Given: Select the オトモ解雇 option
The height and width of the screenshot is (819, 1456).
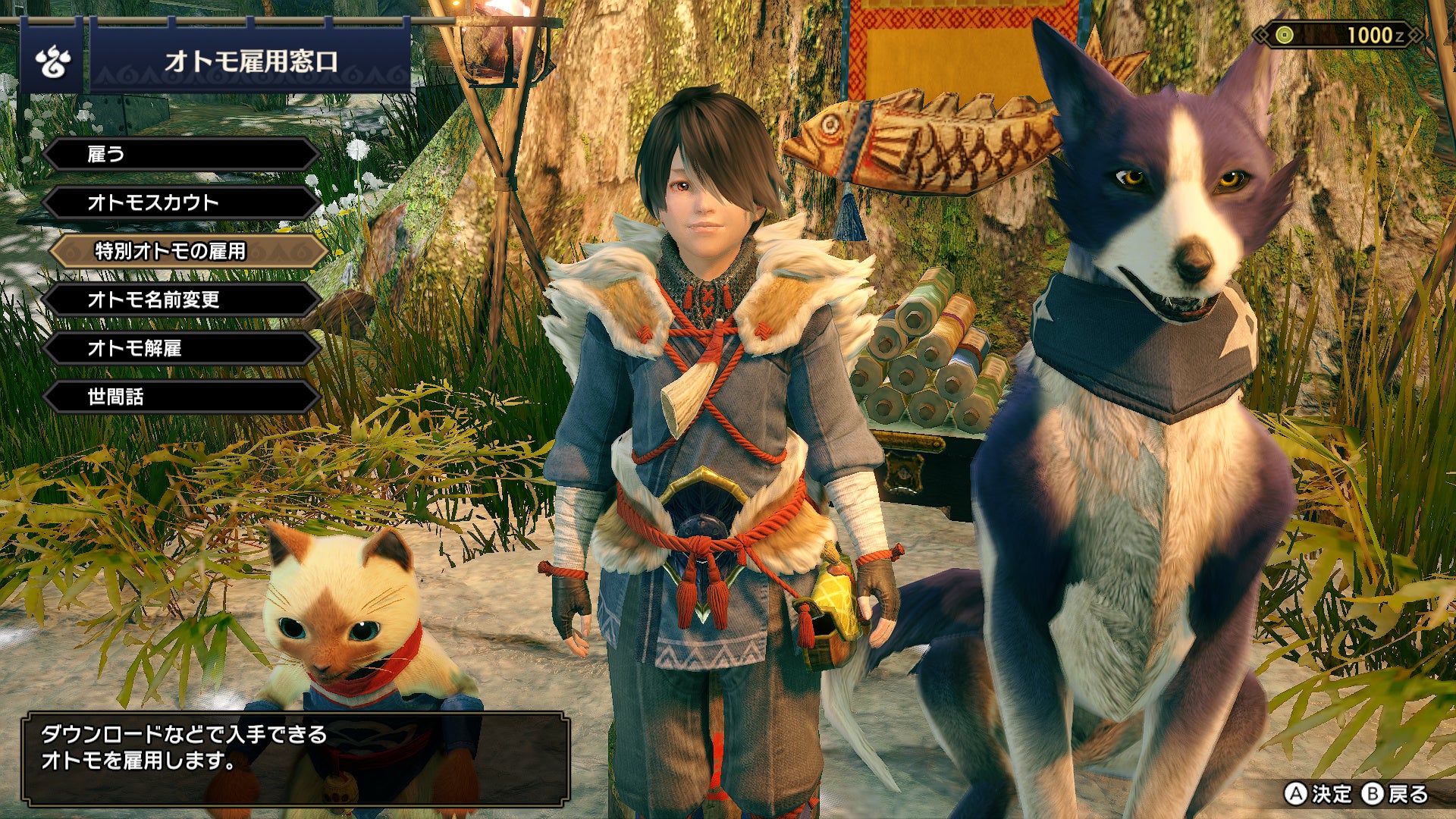Looking at the screenshot, I should [181, 349].
